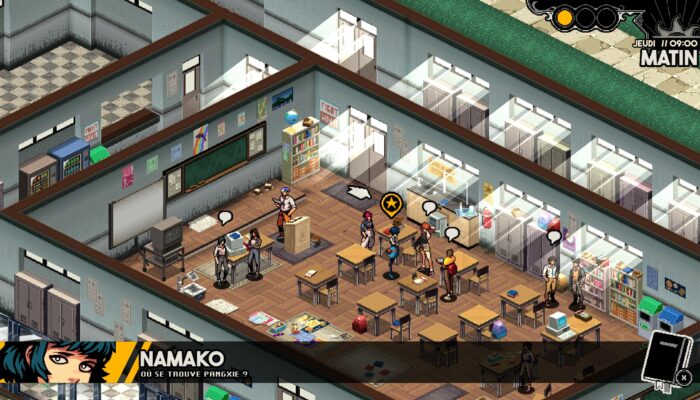Select the yellow star quest marker
The width and height of the screenshot is (700, 400).
391,205
